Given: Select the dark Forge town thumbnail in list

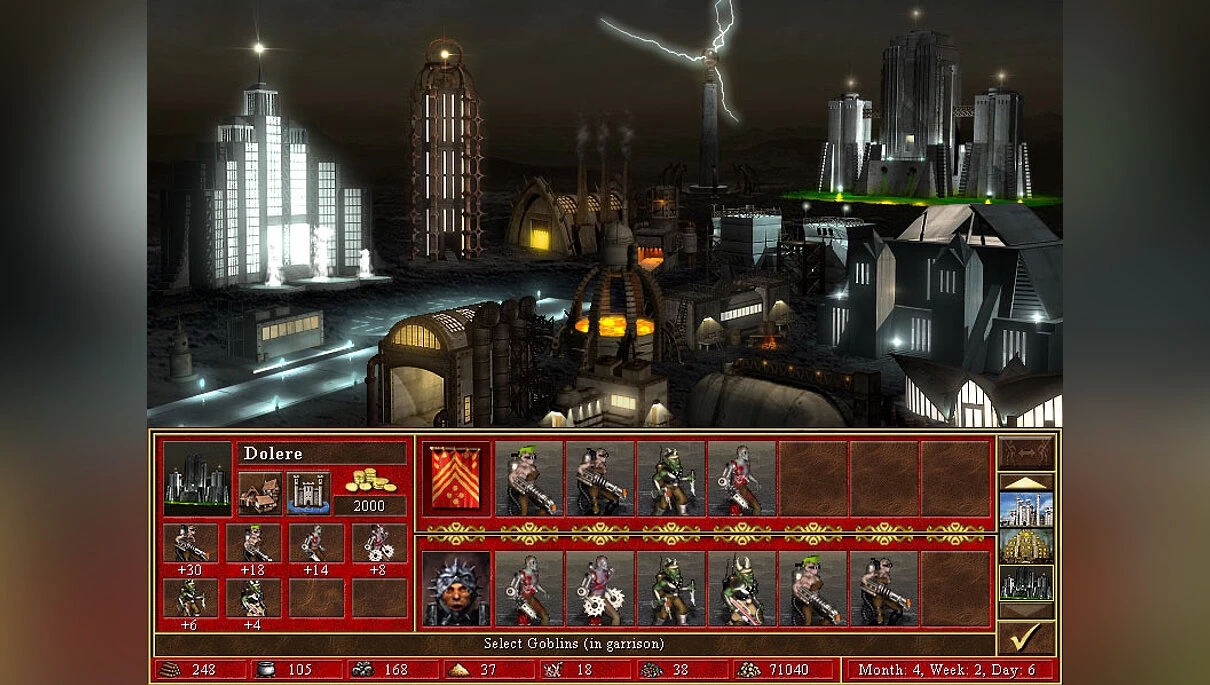Looking at the screenshot, I should pyautogui.click(x=1026, y=582).
